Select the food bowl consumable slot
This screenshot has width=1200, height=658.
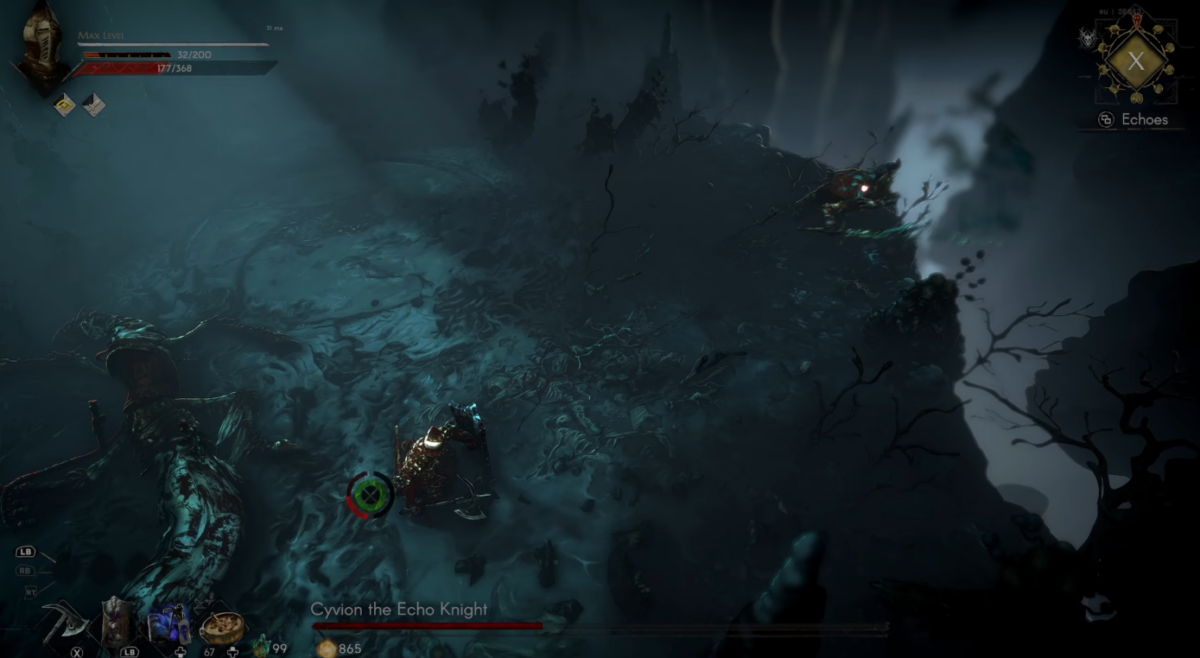click(x=222, y=626)
